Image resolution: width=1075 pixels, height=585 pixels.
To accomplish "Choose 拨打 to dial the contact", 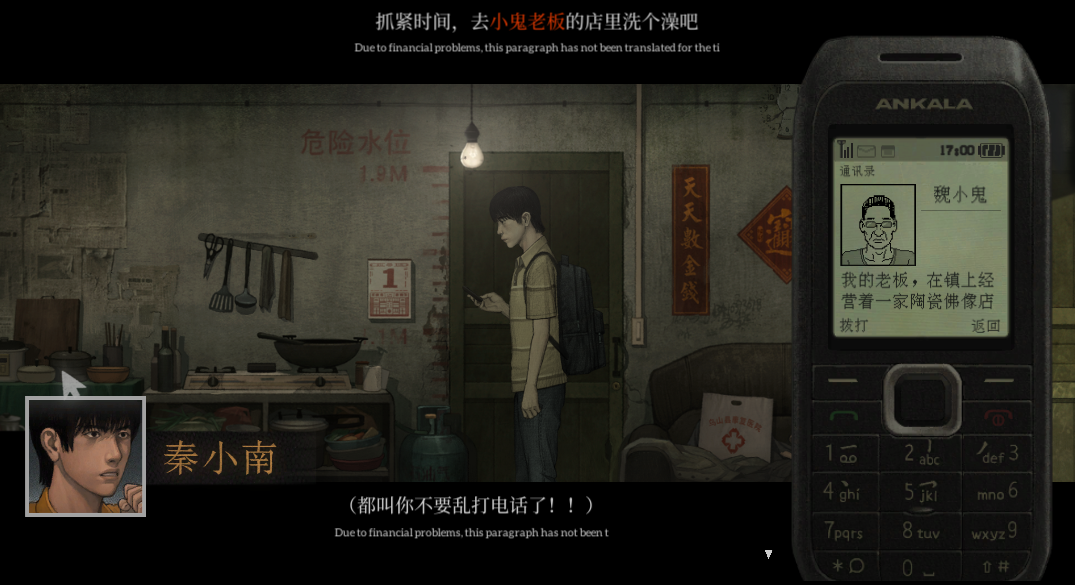I will pos(853,325).
